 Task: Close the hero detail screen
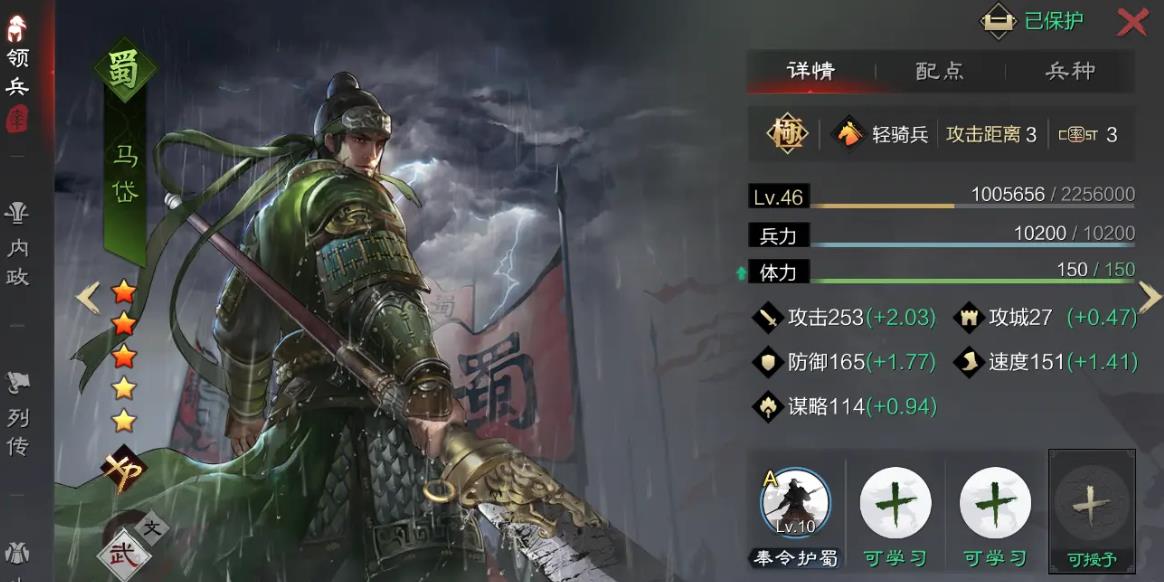[1132, 22]
